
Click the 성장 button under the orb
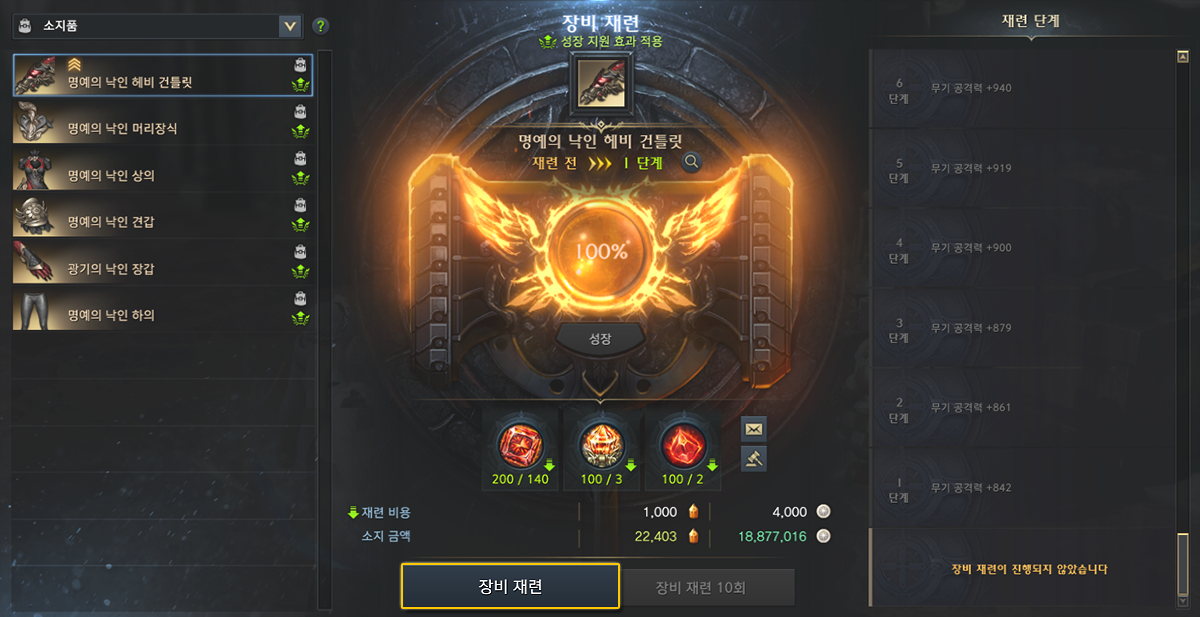600,339
